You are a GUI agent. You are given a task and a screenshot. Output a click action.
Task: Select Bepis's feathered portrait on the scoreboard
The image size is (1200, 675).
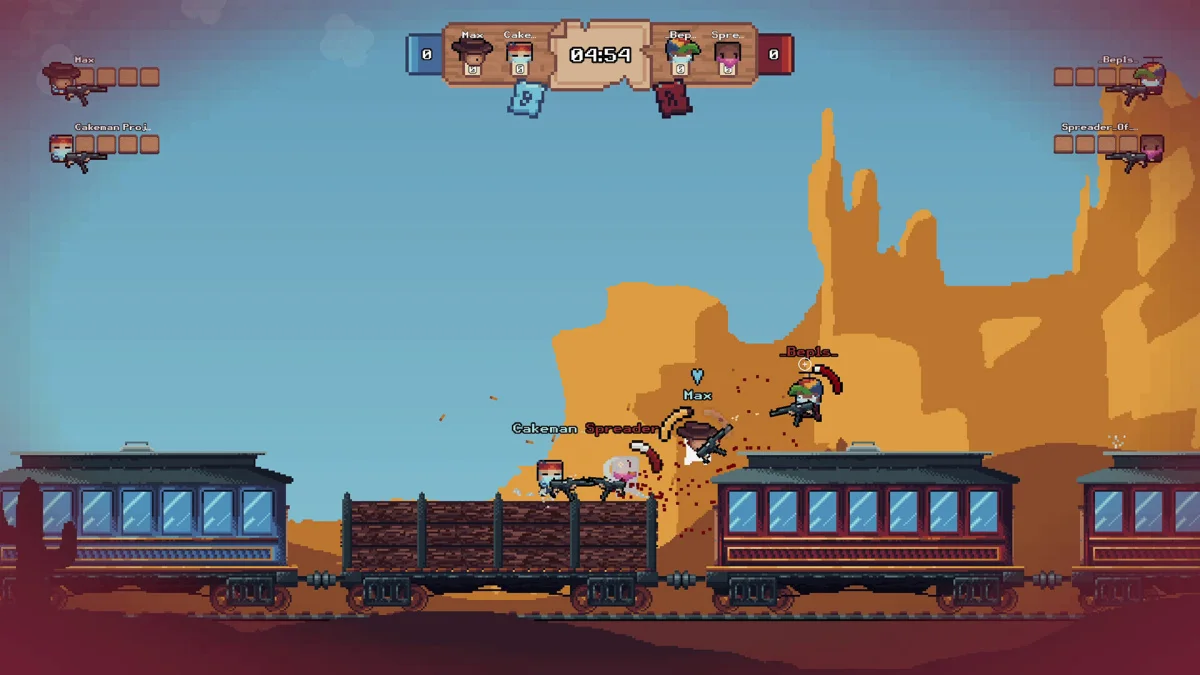[681, 54]
